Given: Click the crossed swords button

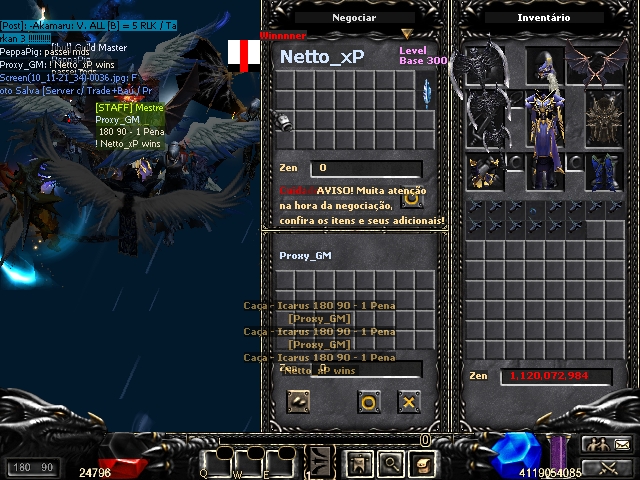Looking at the screenshot, I should [608, 467].
